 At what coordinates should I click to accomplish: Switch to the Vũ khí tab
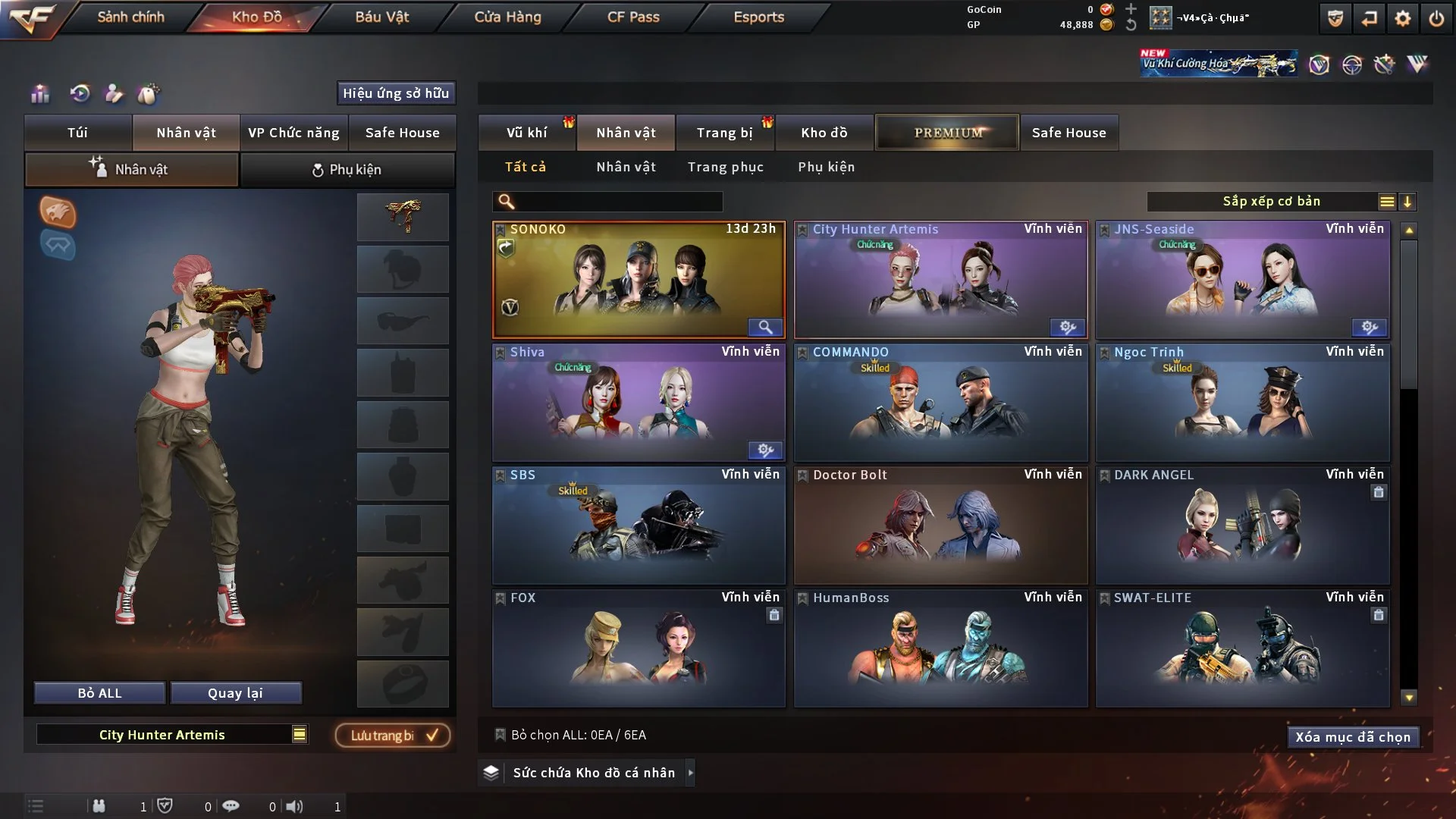pyautogui.click(x=526, y=133)
